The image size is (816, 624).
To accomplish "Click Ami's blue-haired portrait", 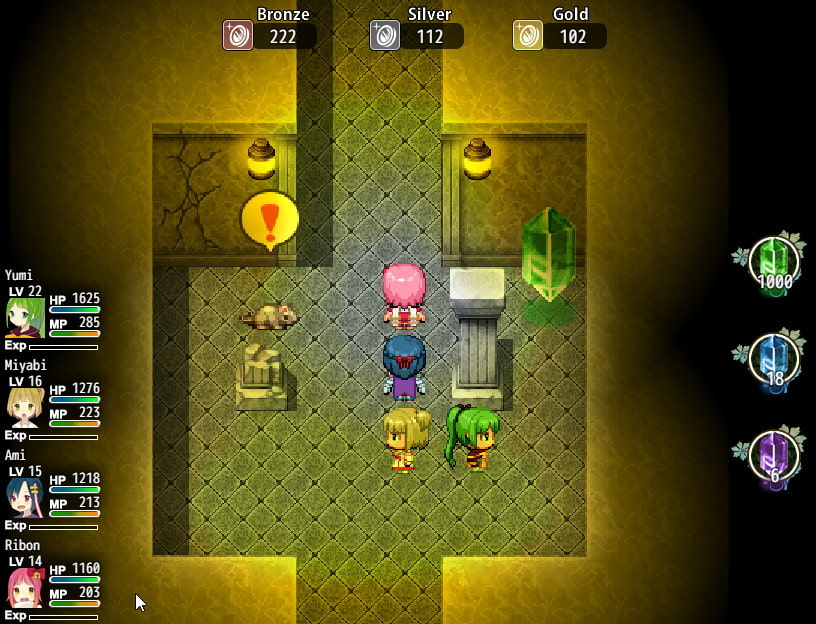I will [25, 497].
